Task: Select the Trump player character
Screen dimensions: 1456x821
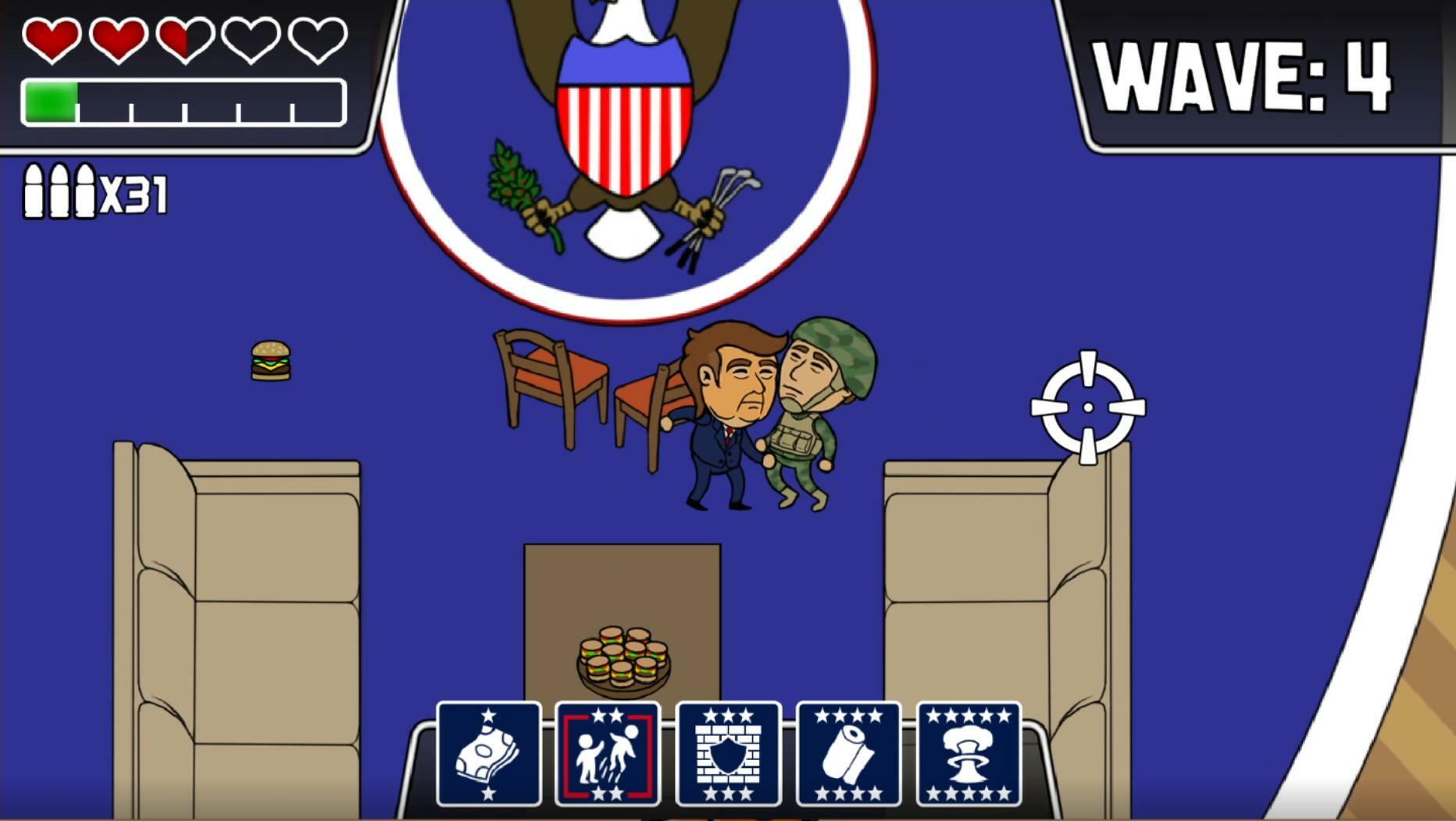Action: (x=726, y=414)
